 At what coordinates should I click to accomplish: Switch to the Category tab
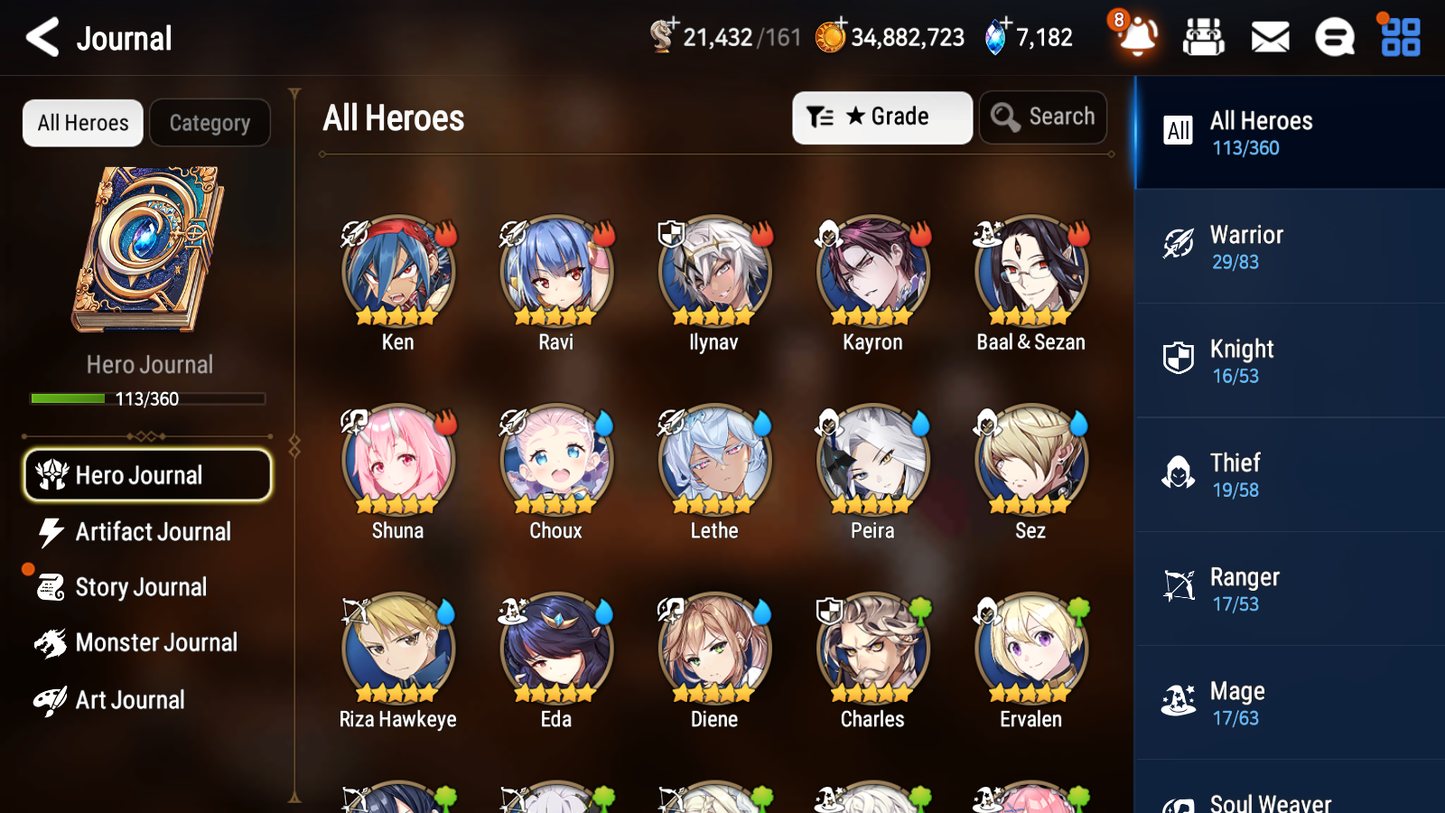tap(210, 122)
